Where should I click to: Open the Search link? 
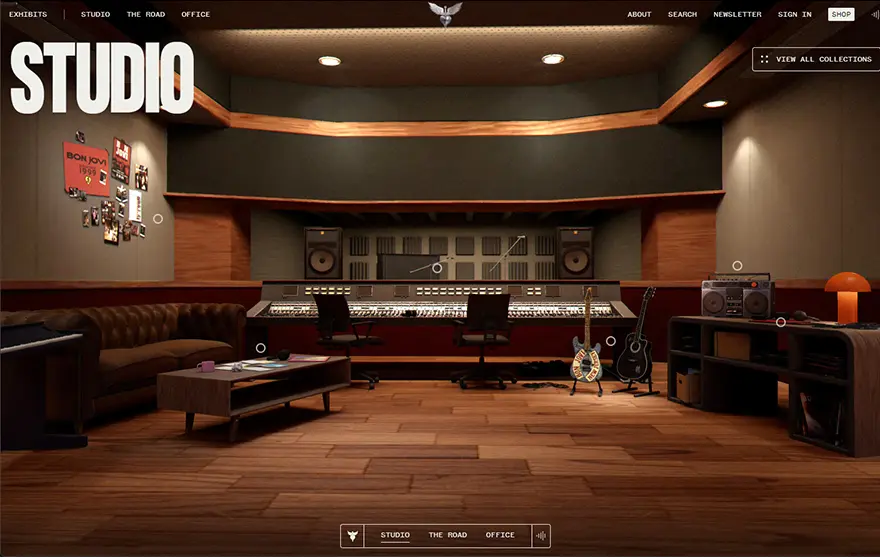[x=682, y=15]
